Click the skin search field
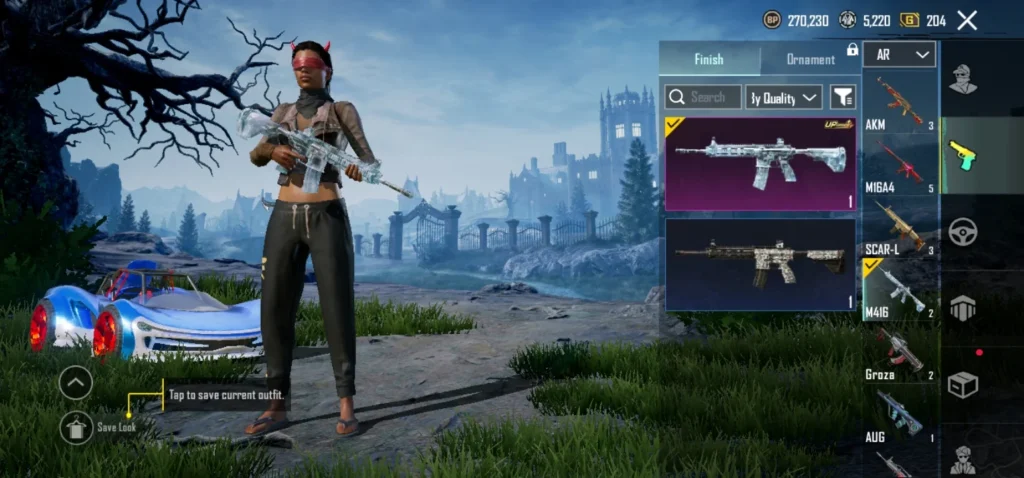 coord(703,97)
